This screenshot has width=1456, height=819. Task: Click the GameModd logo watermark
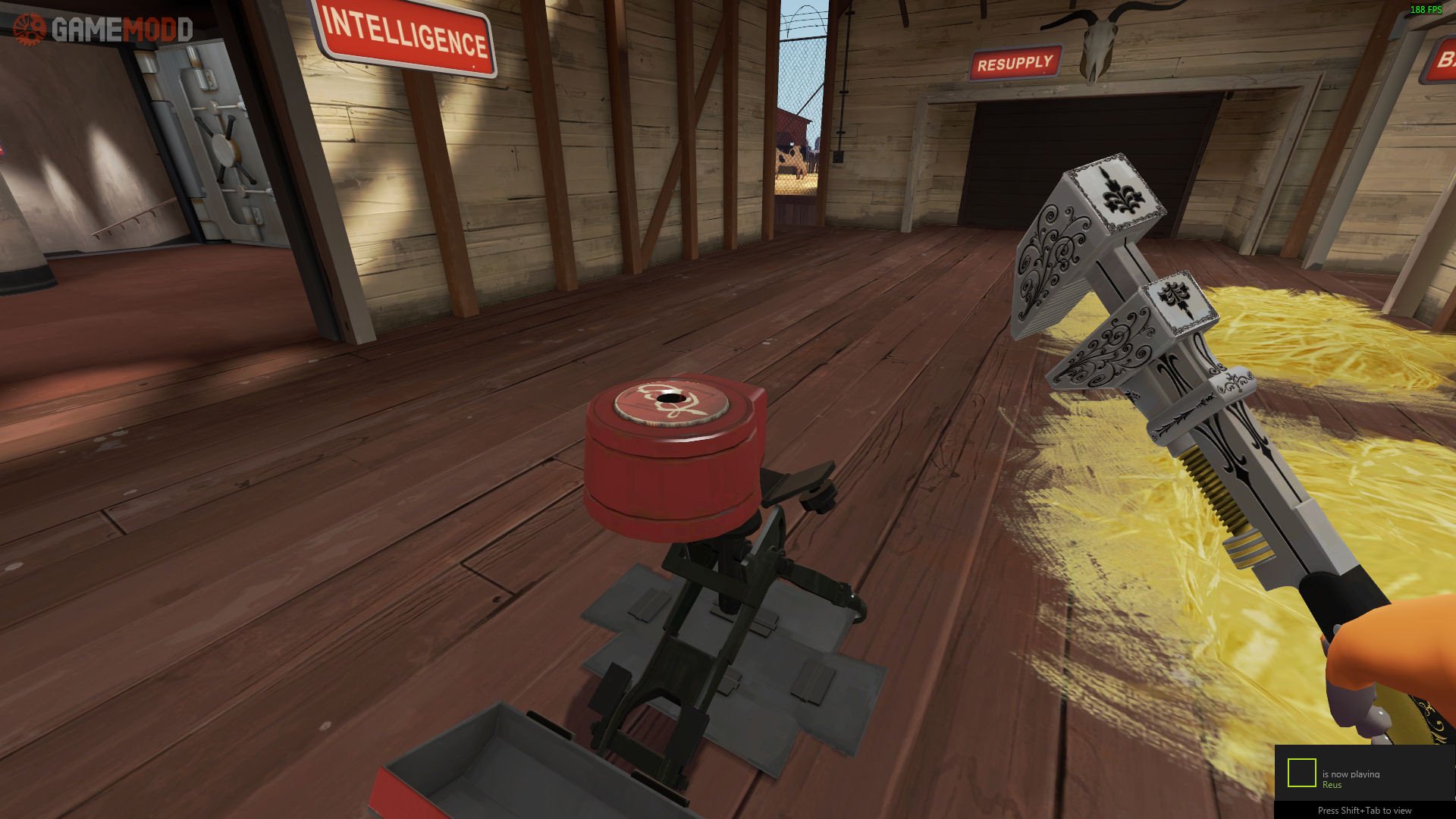coord(103,30)
